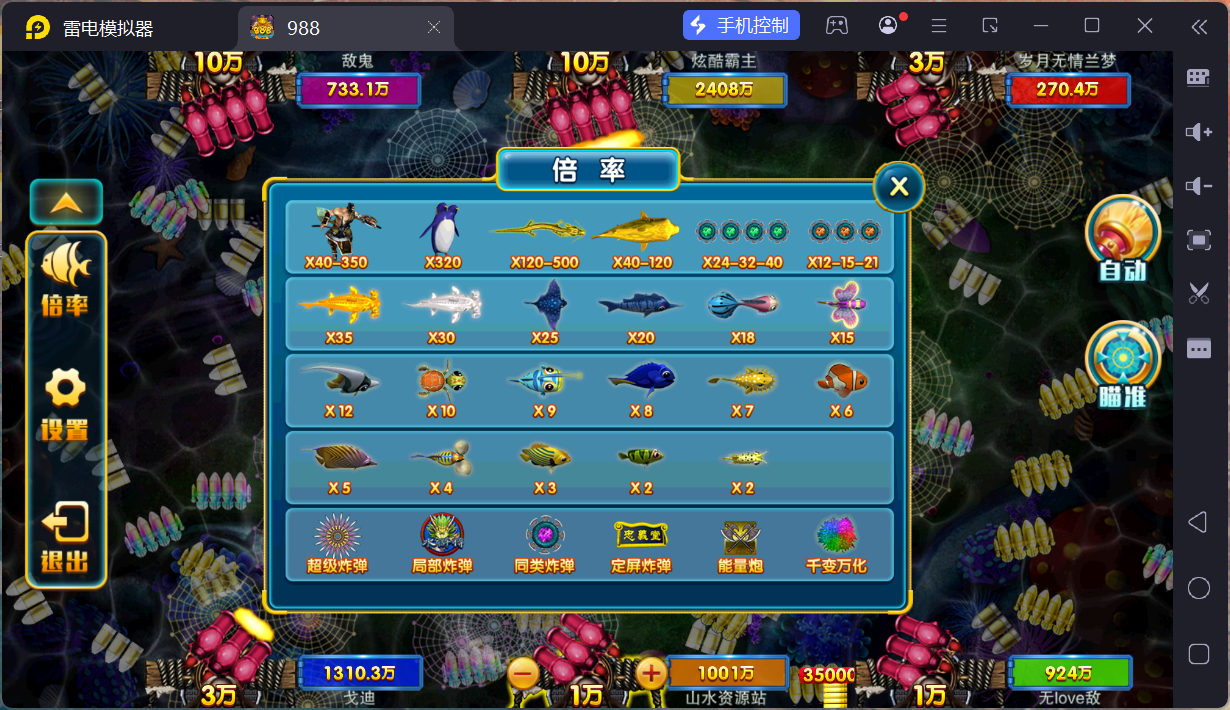
Task: Open the 设置 settings menu
Action: (x=65, y=404)
